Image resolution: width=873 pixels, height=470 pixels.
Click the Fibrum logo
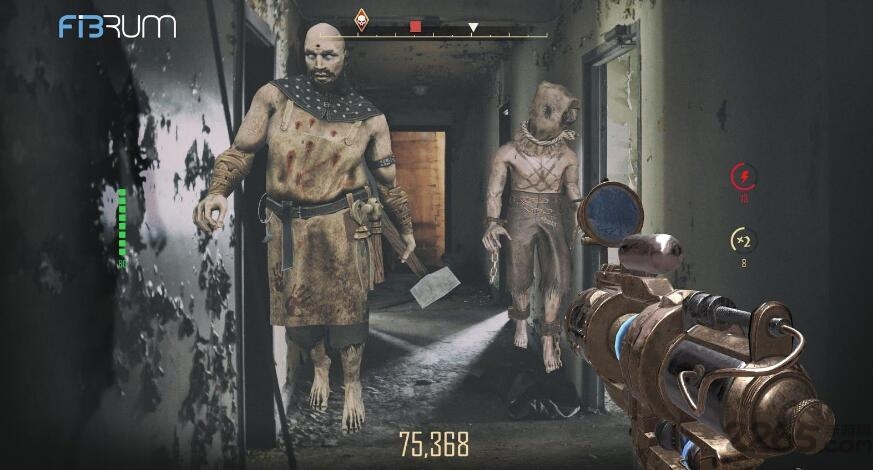(117, 26)
